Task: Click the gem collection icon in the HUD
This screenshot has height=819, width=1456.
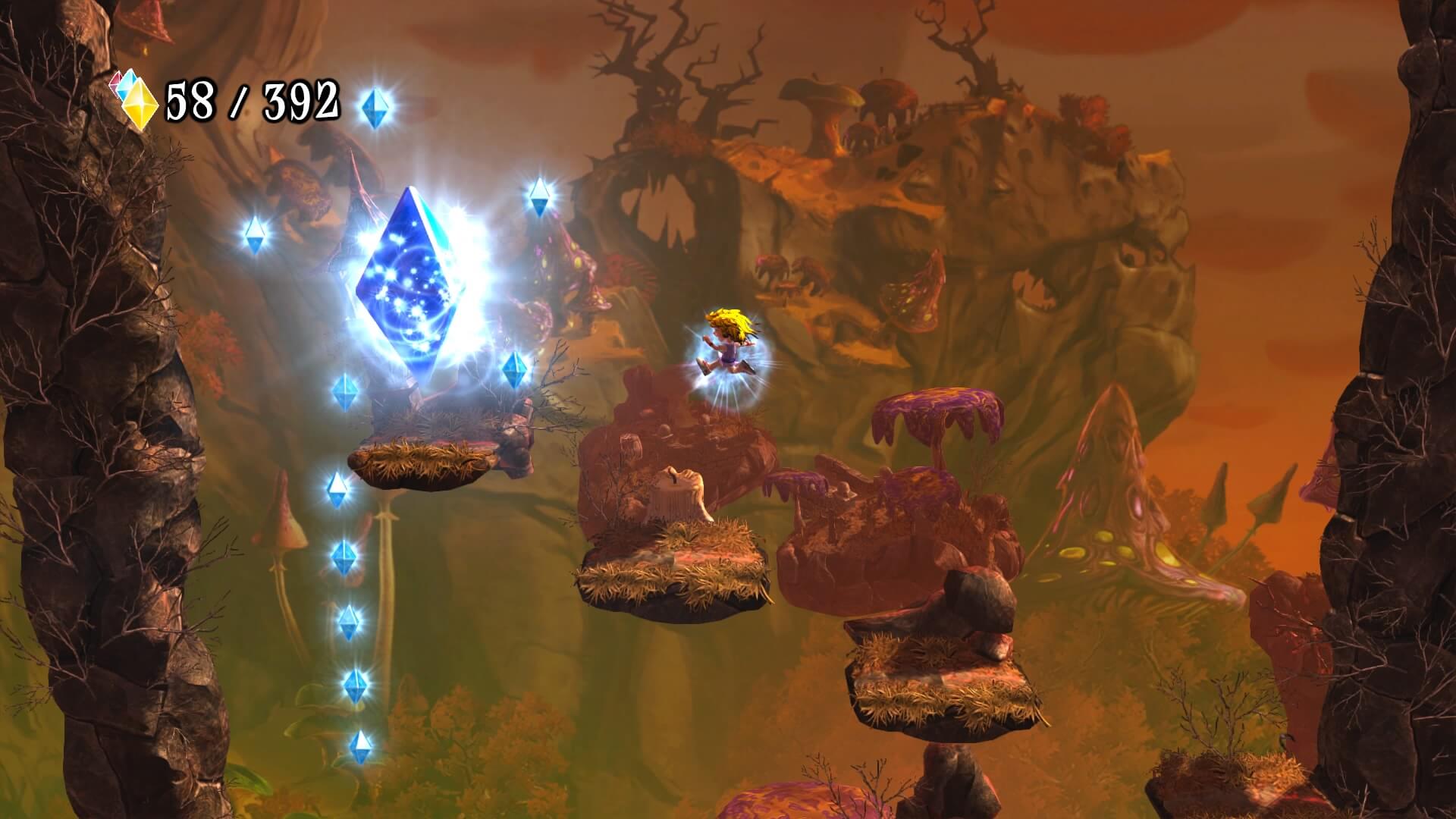Action: (x=136, y=99)
